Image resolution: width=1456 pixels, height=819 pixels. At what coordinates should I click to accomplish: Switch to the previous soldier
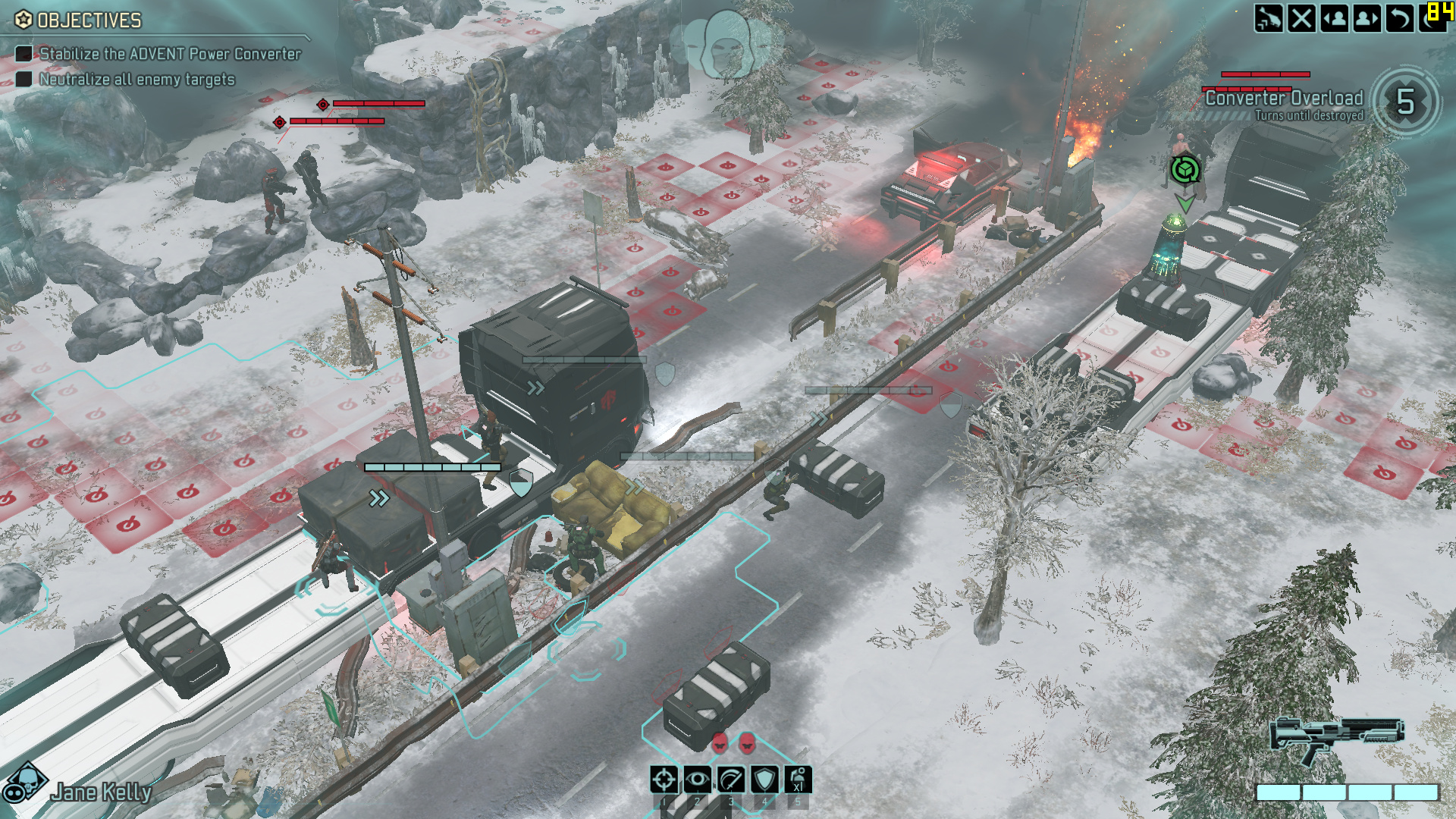pyautogui.click(x=1335, y=18)
